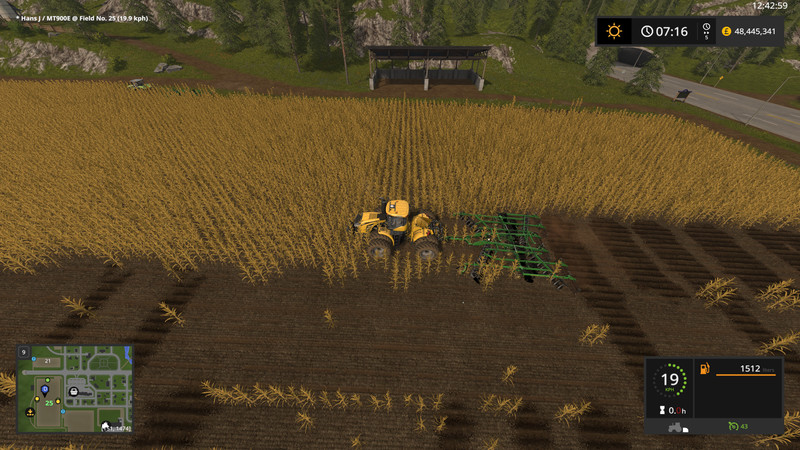Click the fuel pump icon

coord(705,370)
